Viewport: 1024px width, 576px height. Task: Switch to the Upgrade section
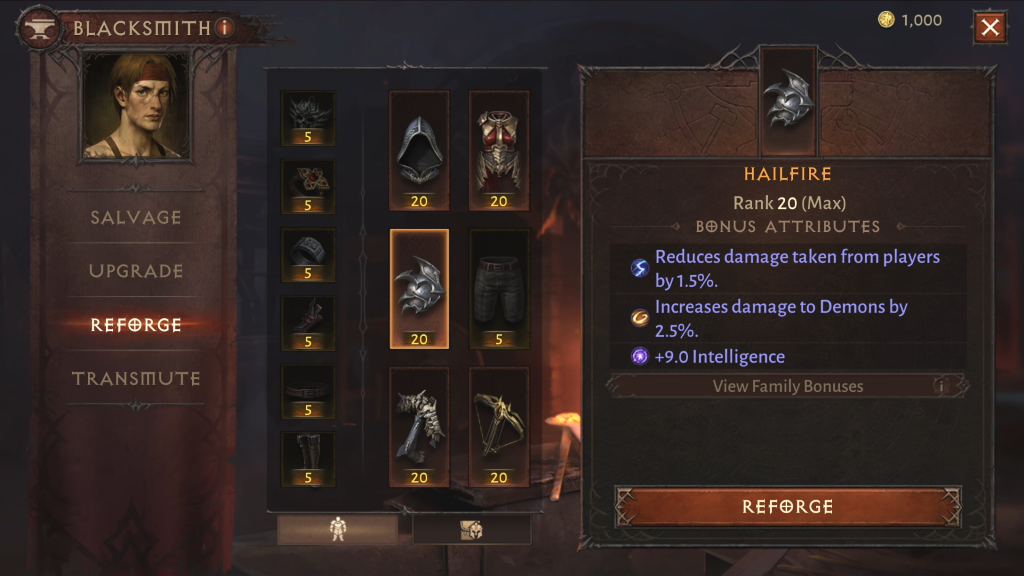click(136, 271)
